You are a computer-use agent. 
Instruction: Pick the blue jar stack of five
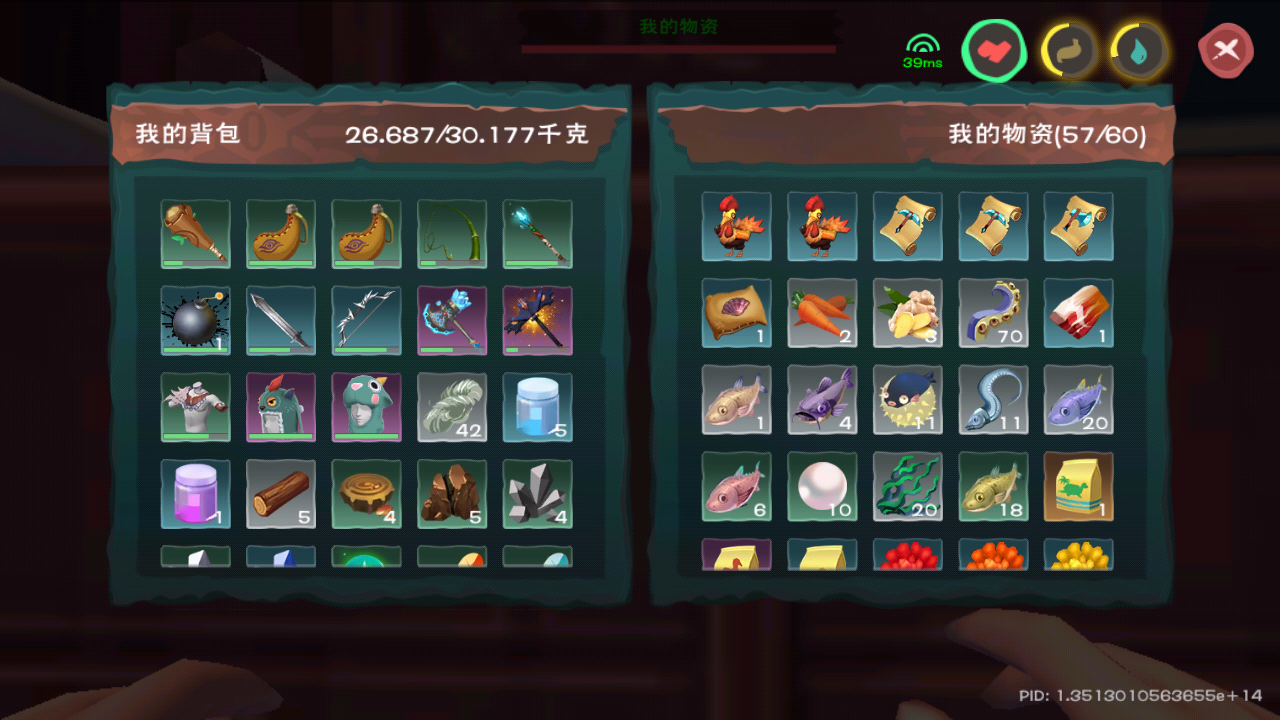tap(537, 407)
